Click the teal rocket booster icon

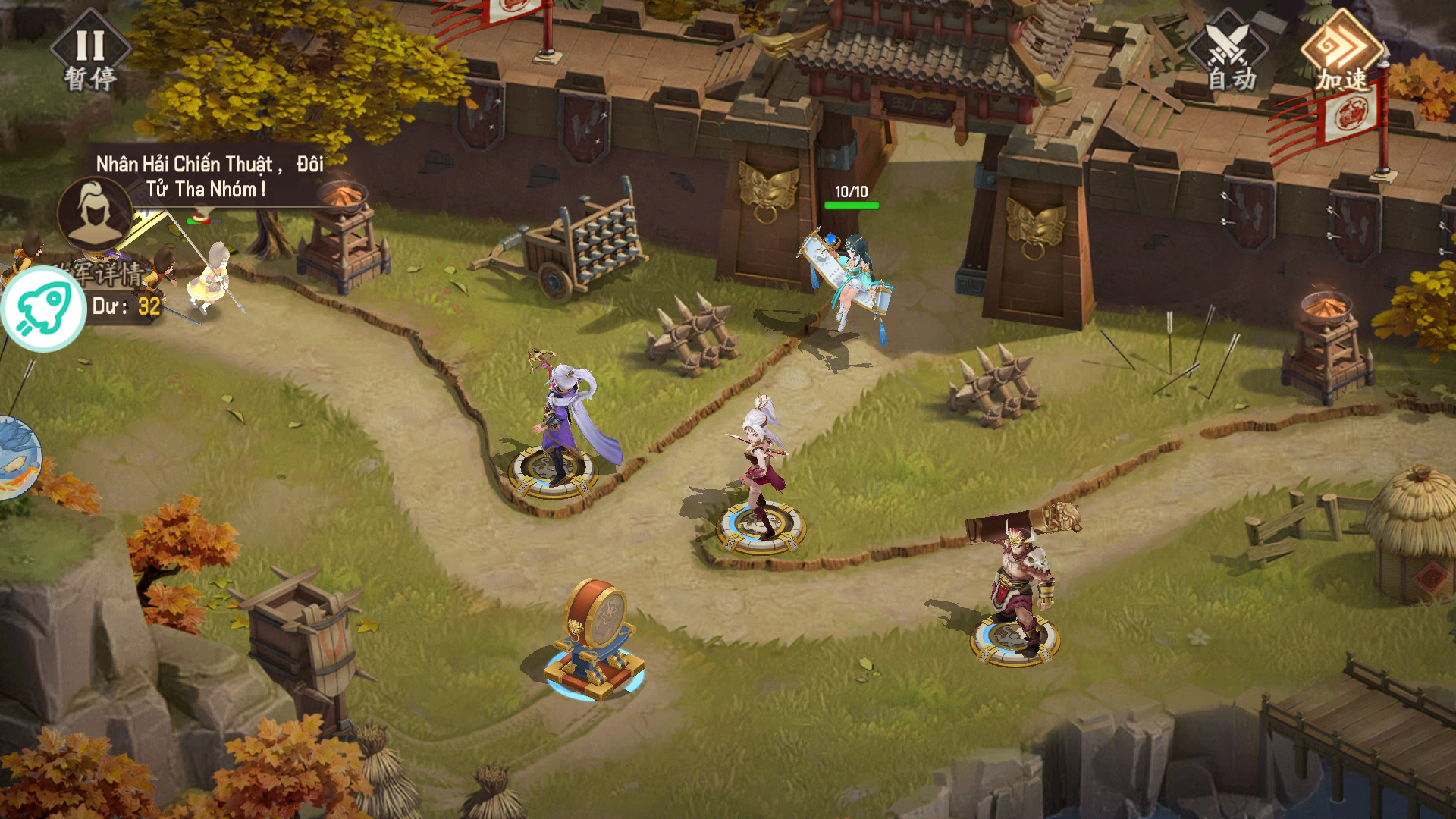coord(43,309)
